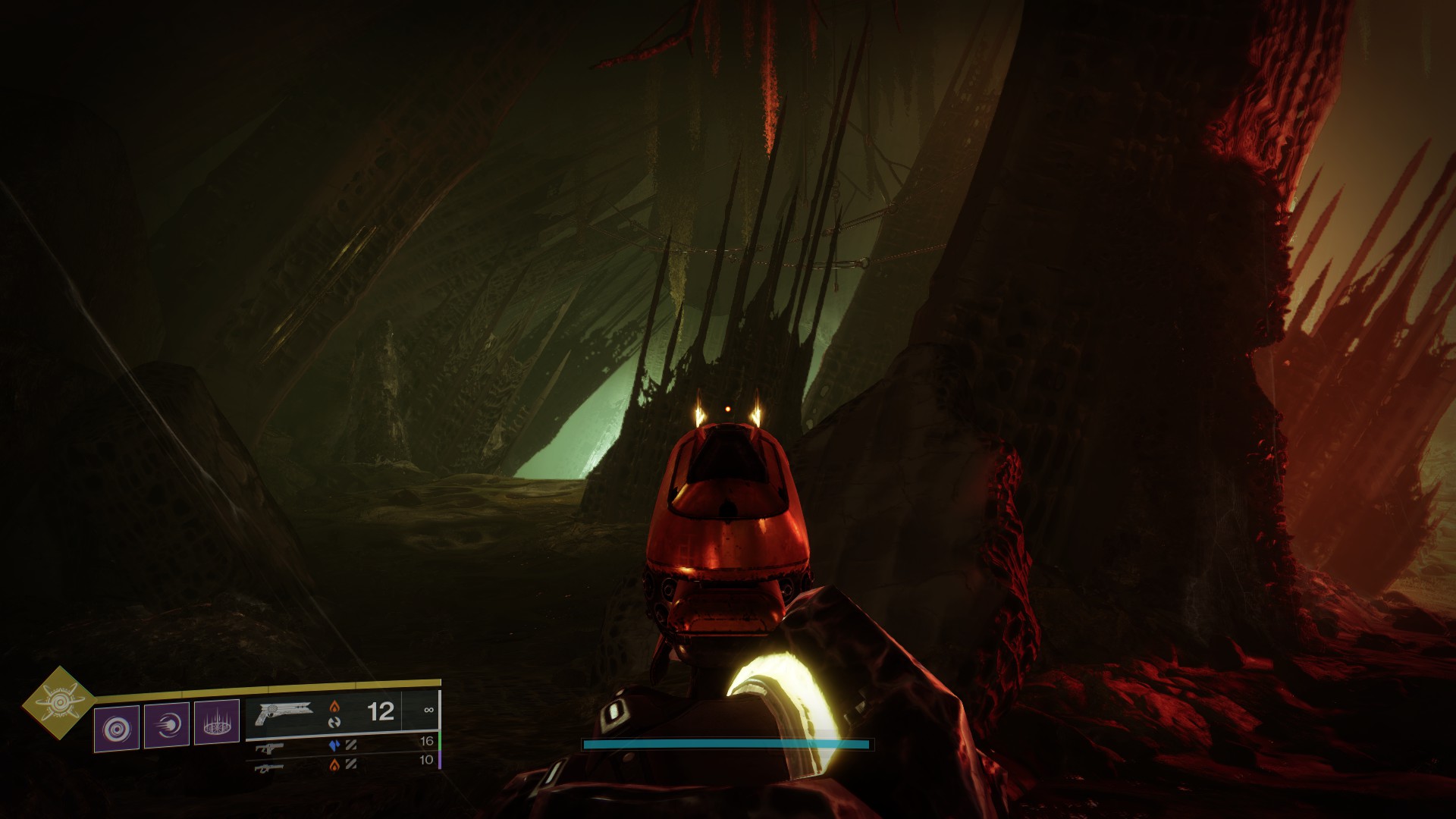Screen dimensions: 1456x819
Task: Select the equipped hand cannon weapon slot
Action: 284,714
